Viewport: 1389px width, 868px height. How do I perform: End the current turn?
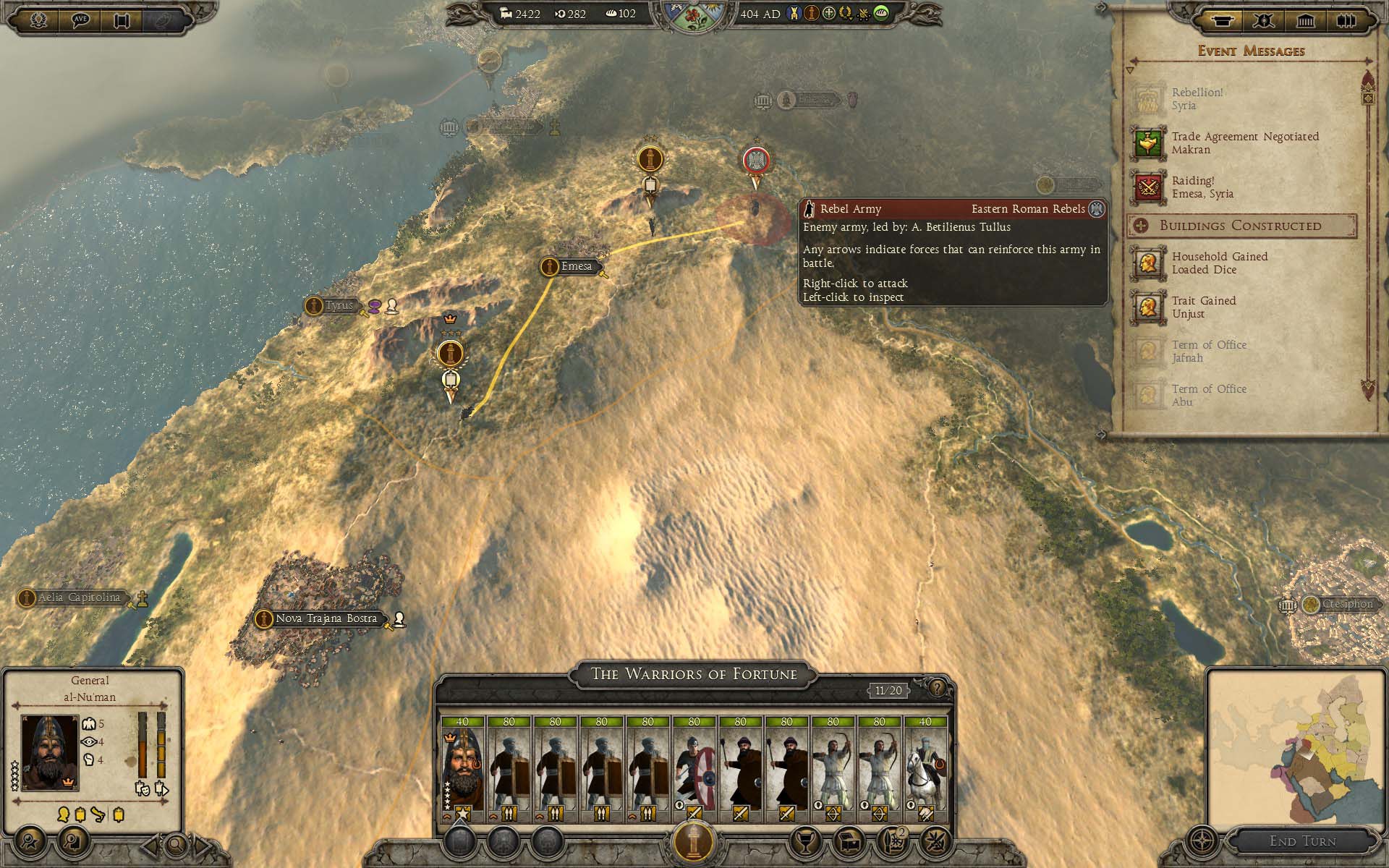coord(1302,841)
